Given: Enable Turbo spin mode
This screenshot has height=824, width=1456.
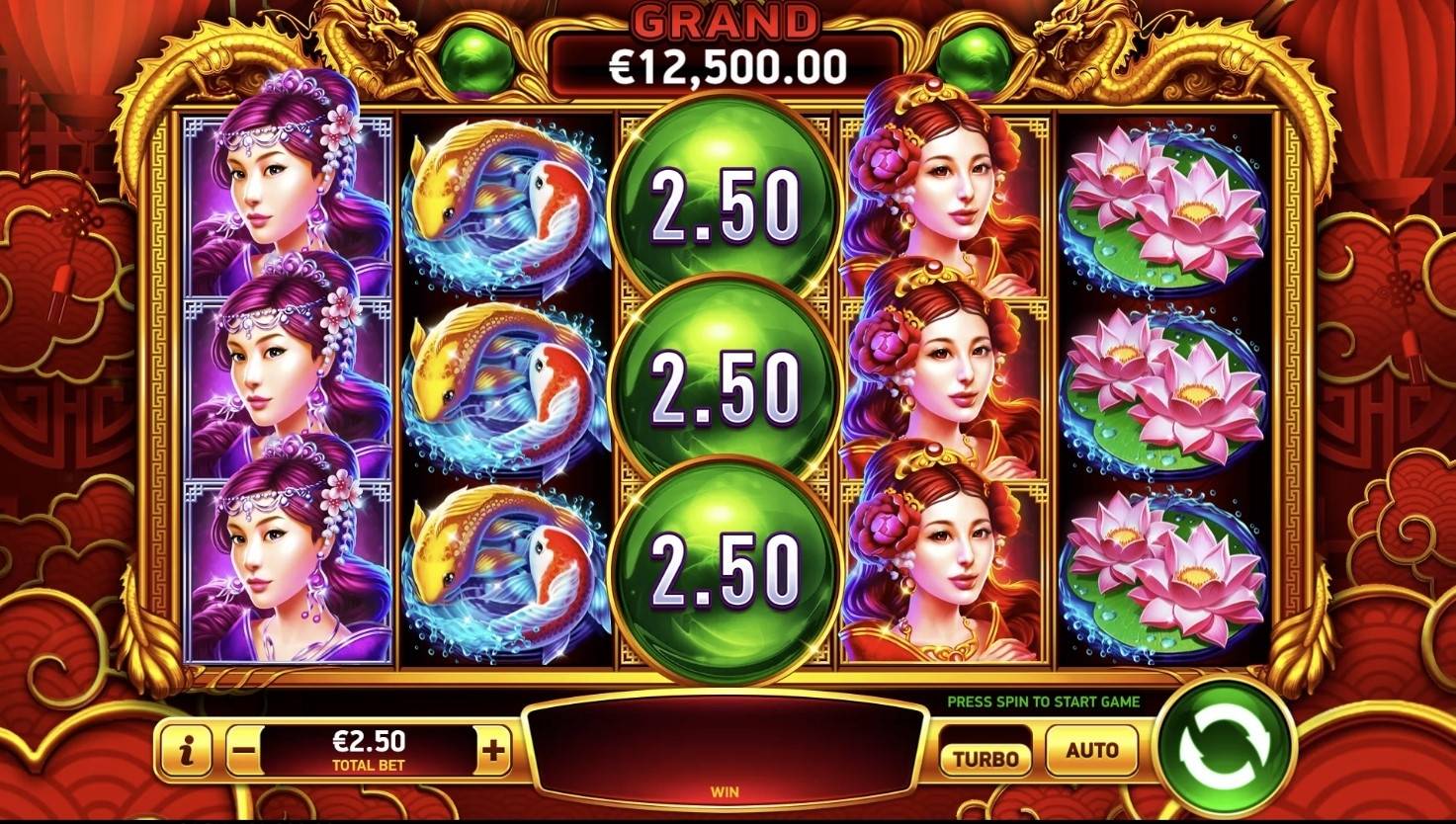Looking at the screenshot, I should pyautogui.click(x=985, y=758).
